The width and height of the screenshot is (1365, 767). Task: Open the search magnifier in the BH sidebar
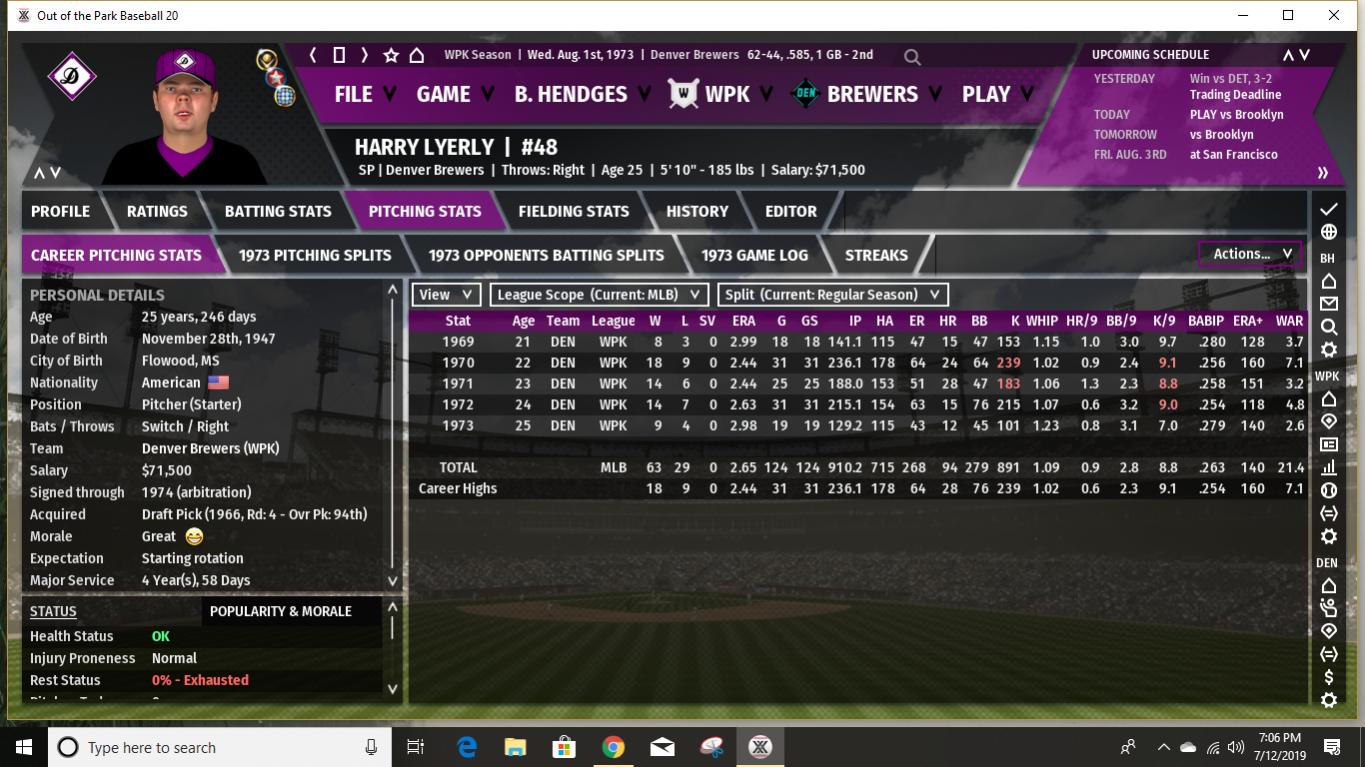point(1327,327)
